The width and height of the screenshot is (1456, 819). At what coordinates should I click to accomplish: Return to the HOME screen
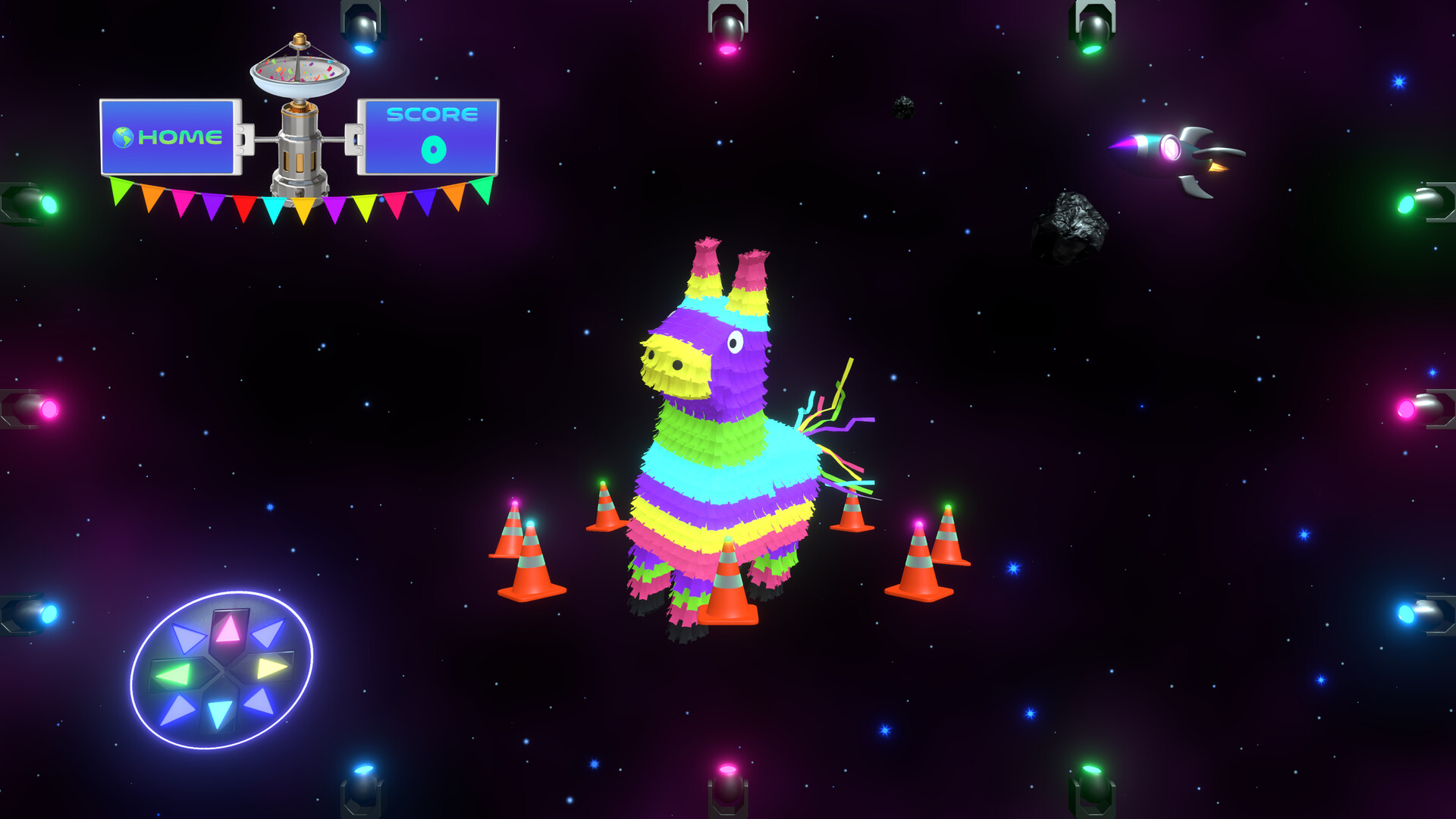coord(170,137)
